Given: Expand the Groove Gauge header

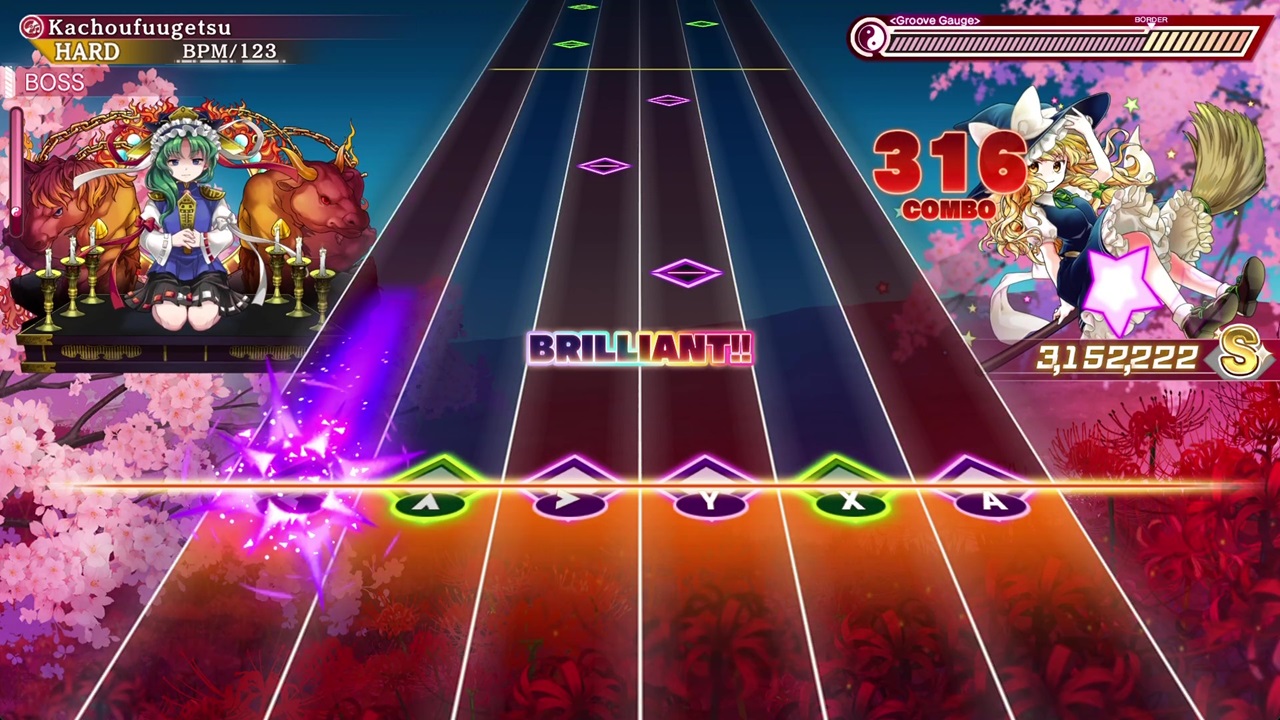Looking at the screenshot, I should tap(933, 19).
